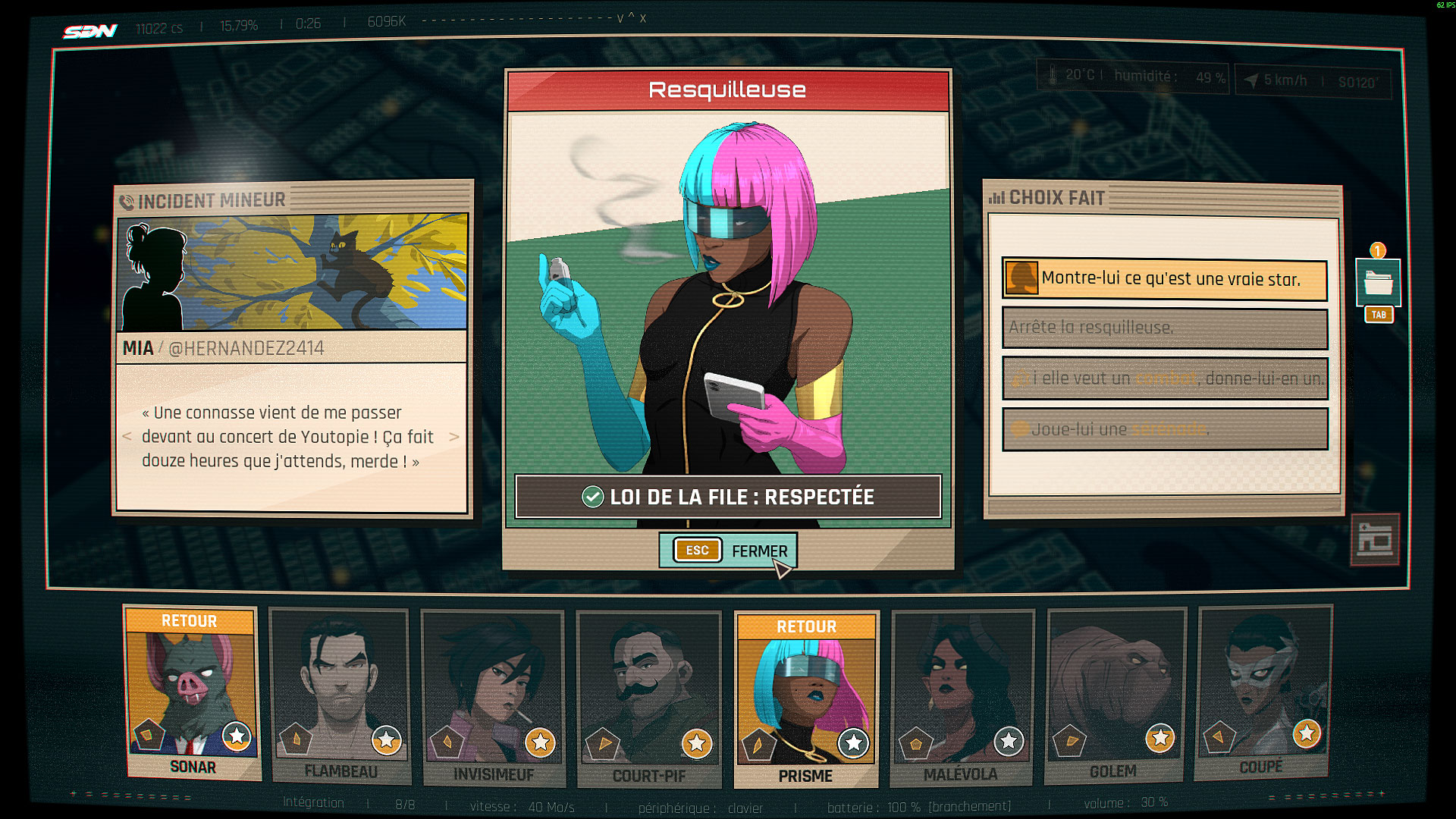The width and height of the screenshot is (1456, 819).
Task: Pick the "donne-lui-en un" combat option
Action: click(1164, 378)
